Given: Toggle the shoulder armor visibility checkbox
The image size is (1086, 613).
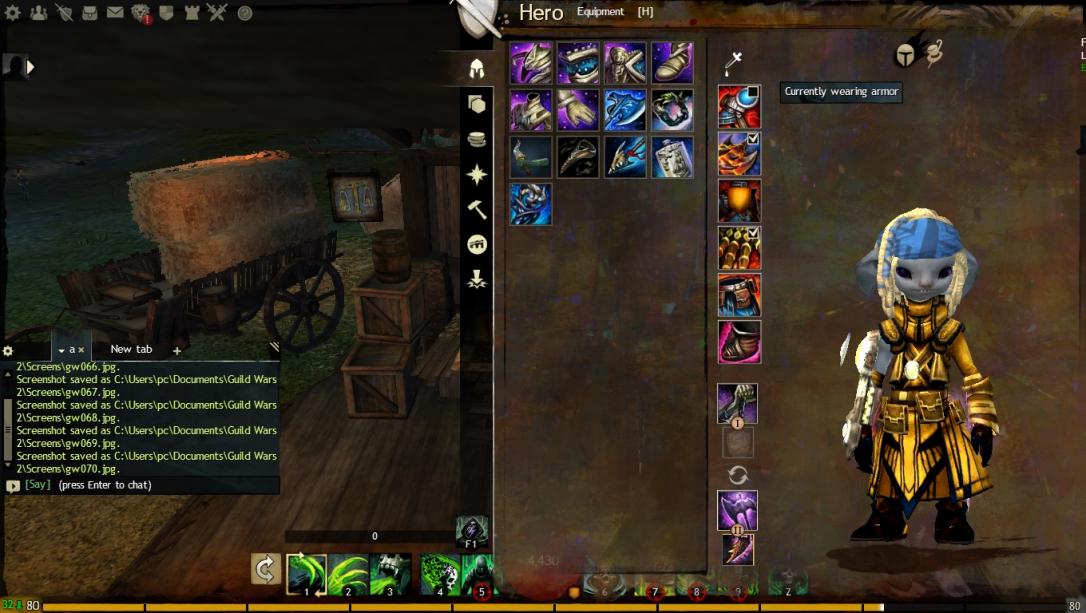Looking at the screenshot, I should (x=753, y=140).
